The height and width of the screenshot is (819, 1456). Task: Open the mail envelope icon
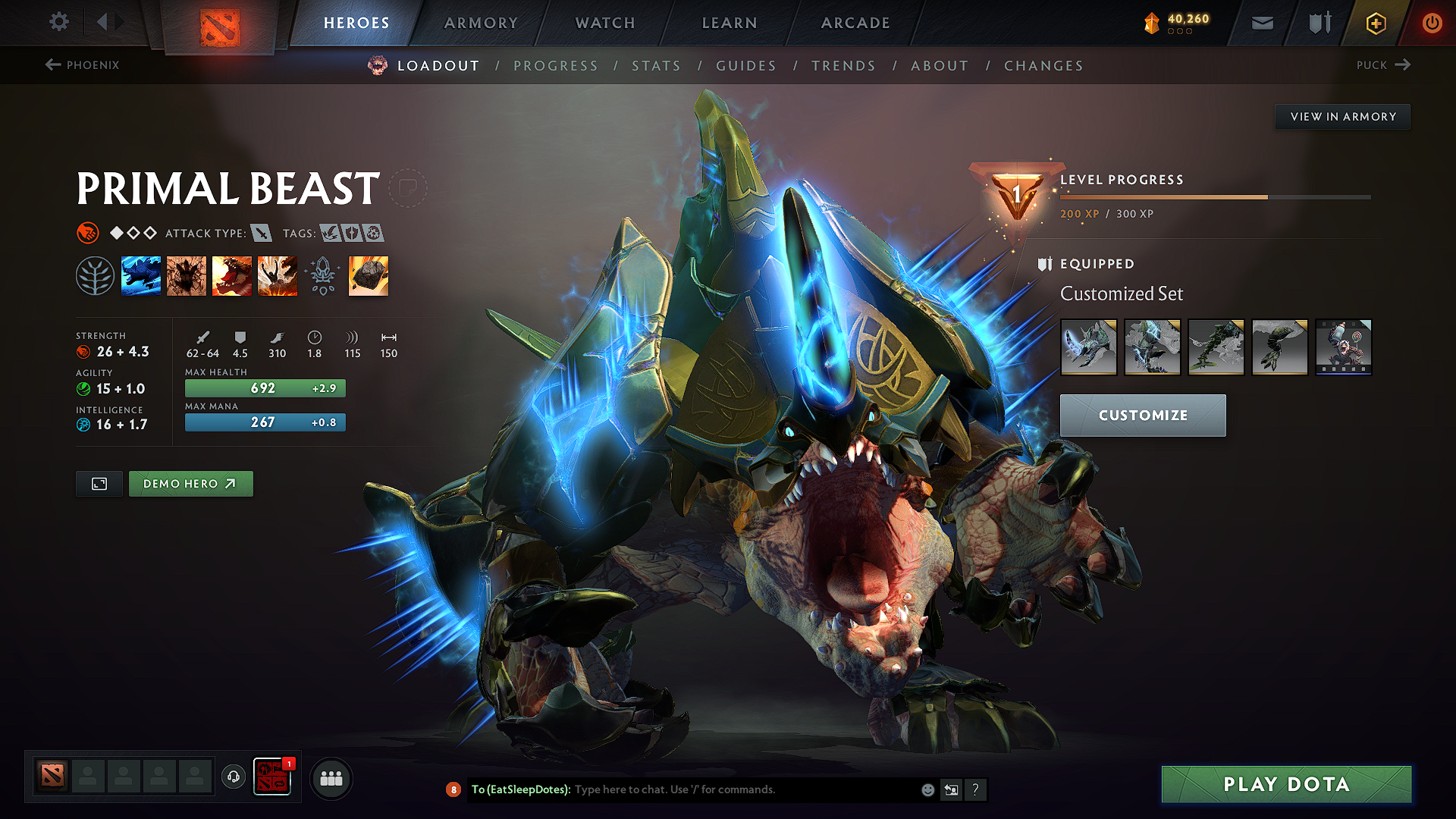click(x=1262, y=23)
